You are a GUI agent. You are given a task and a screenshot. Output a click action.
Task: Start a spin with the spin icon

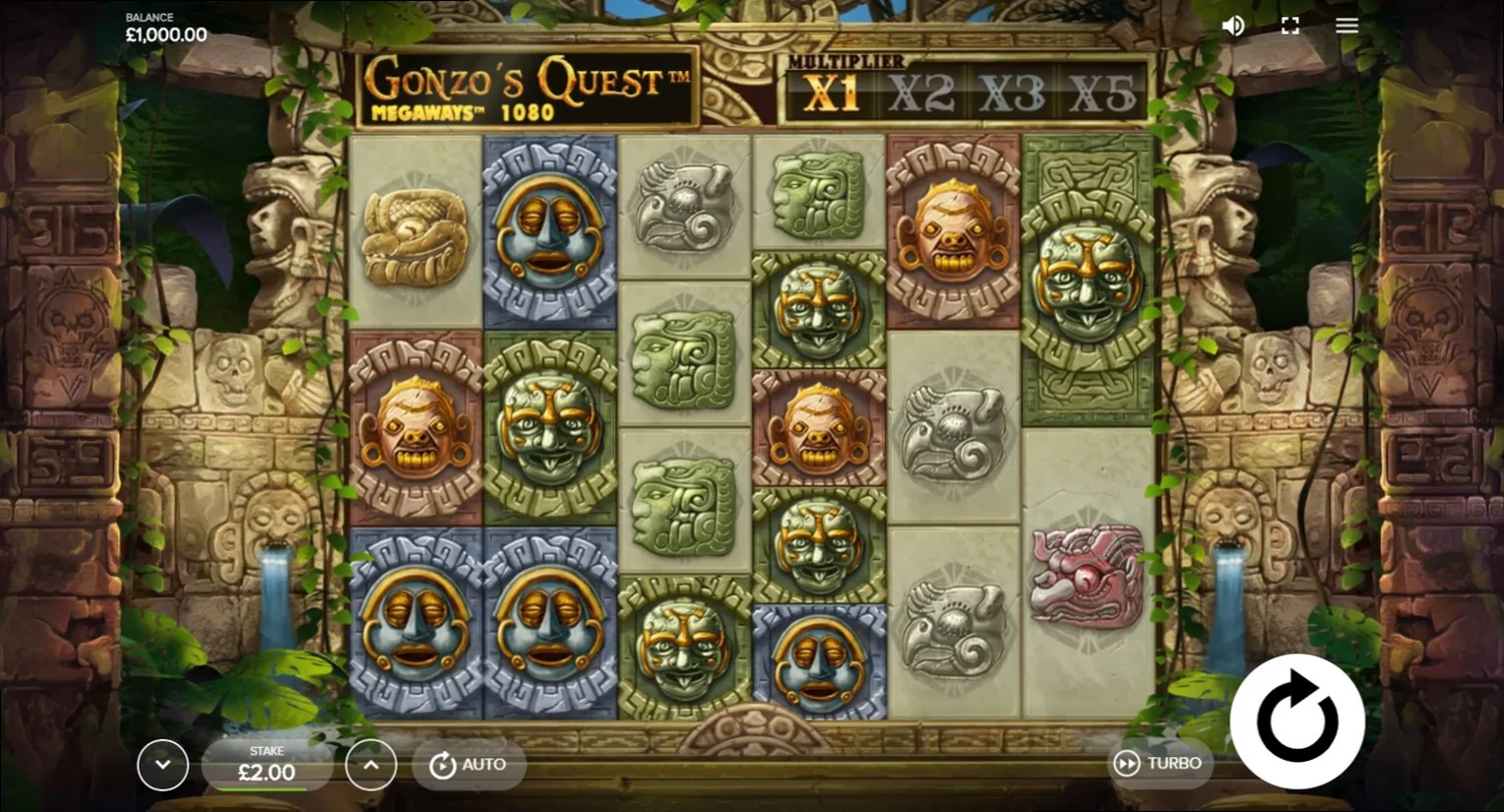pyautogui.click(x=1297, y=721)
